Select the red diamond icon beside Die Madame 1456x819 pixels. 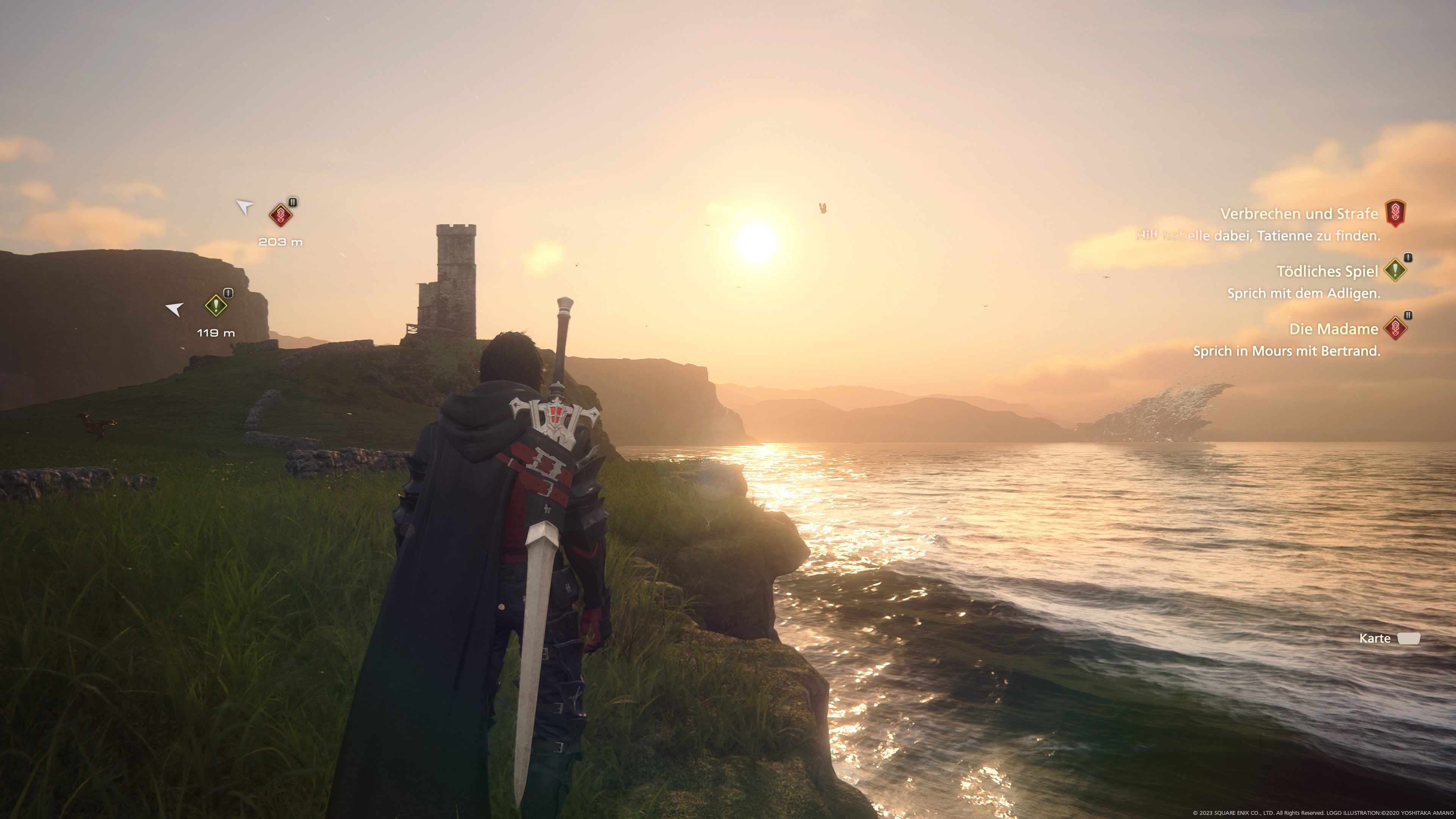pos(1396,328)
